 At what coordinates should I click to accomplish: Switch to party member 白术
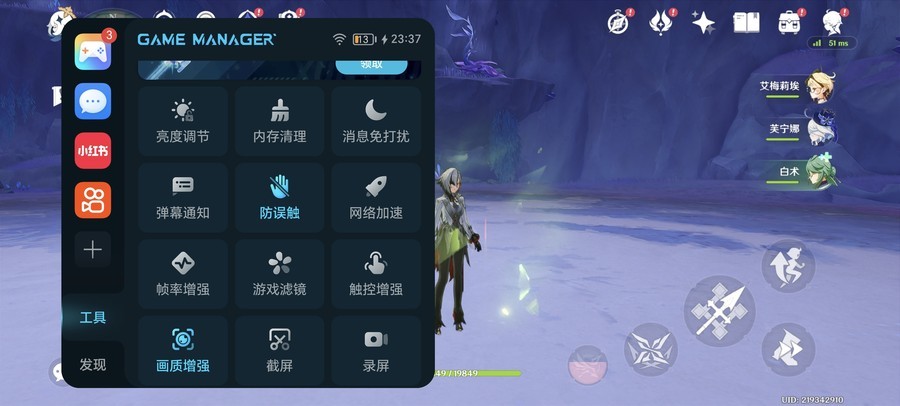[x=823, y=171]
